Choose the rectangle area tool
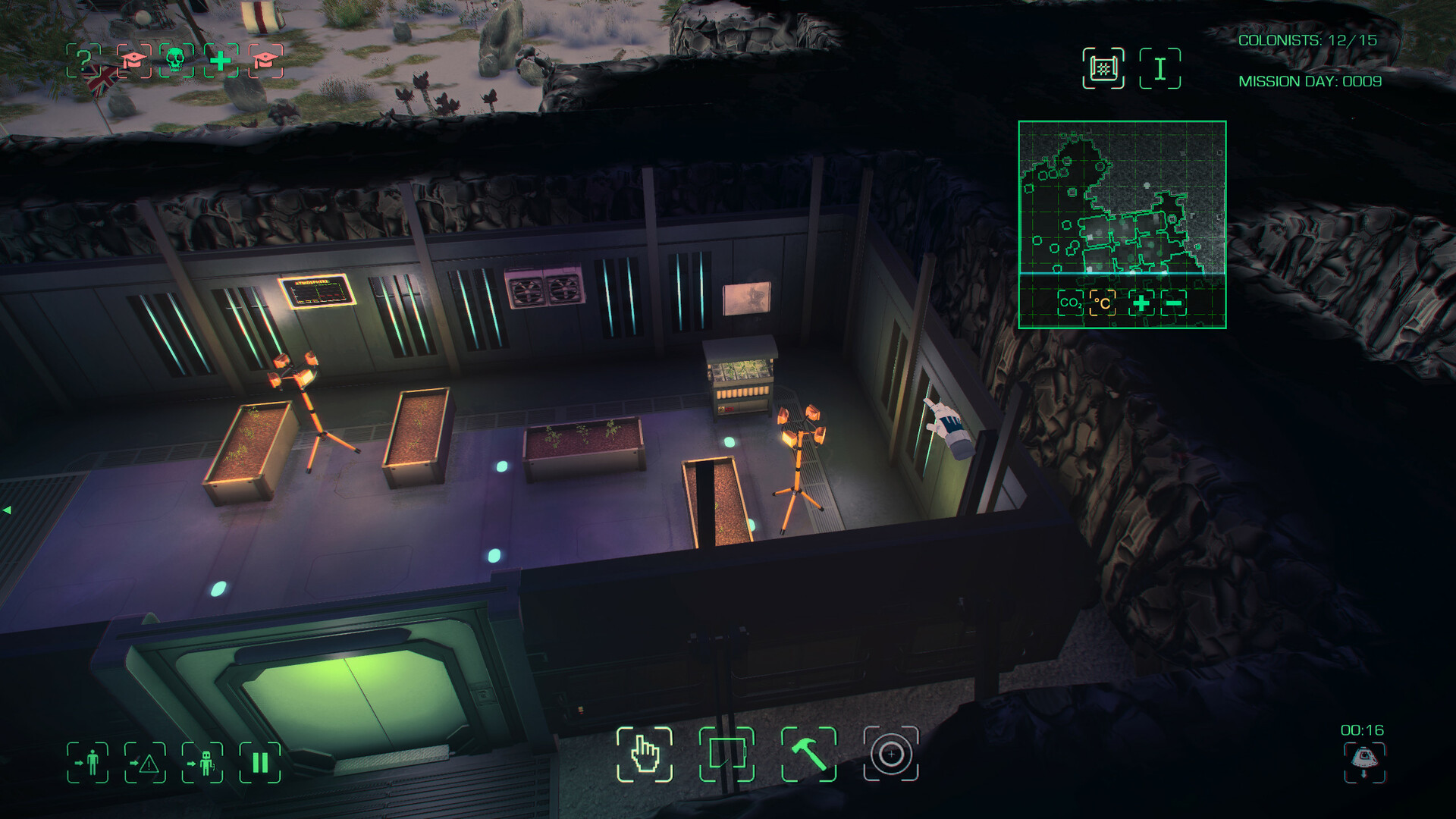Image resolution: width=1456 pixels, height=819 pixels. [x=726, y=754]
